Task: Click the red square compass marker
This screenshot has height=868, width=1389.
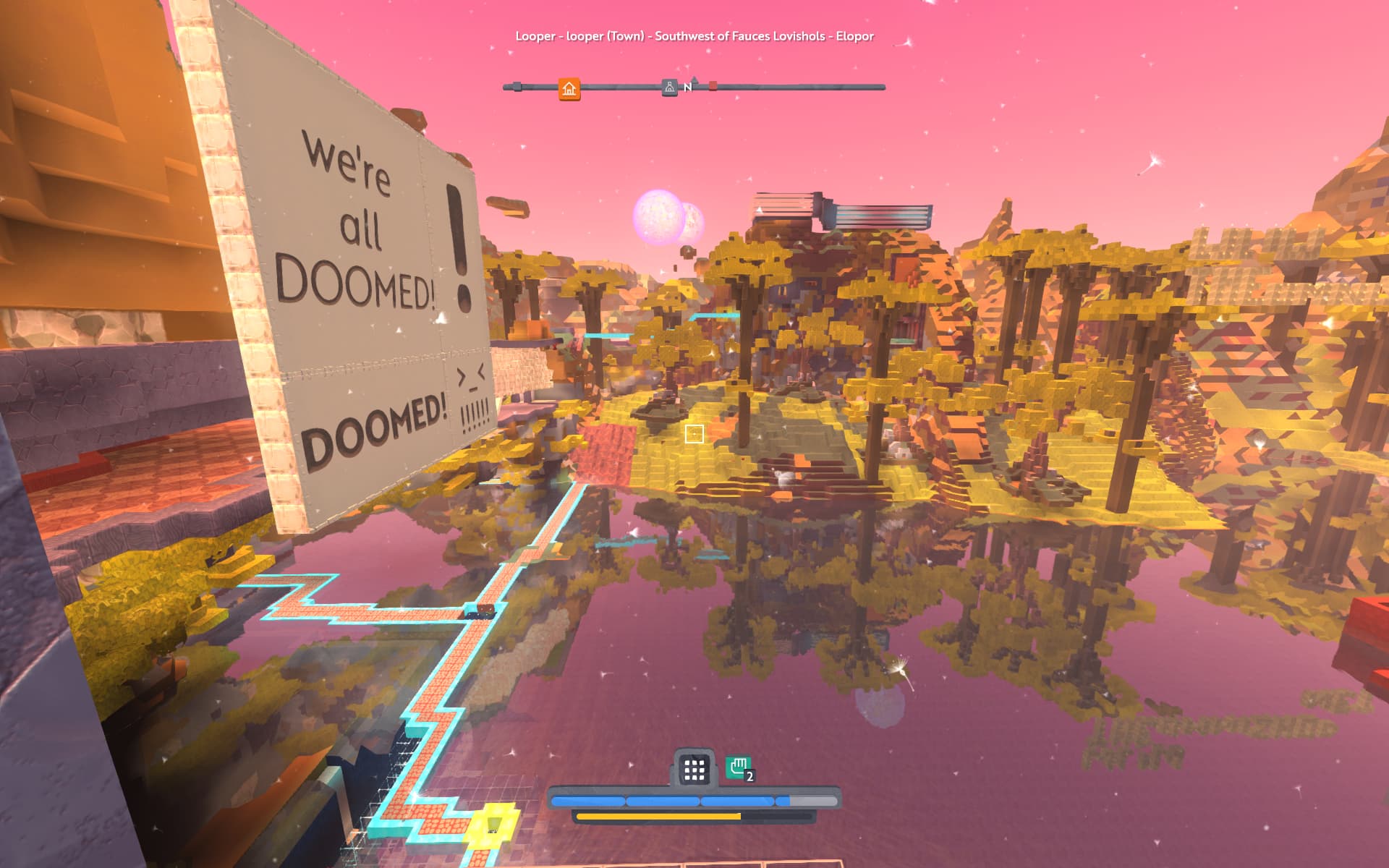Action: [x=713, y=86]
